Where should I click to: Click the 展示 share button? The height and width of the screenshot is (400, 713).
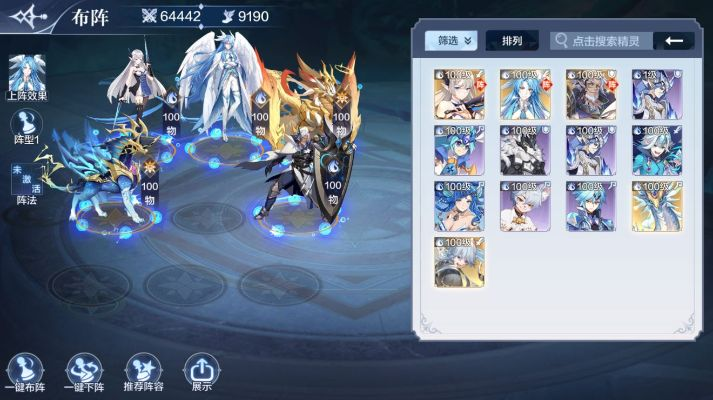click(x=201, y=372)
